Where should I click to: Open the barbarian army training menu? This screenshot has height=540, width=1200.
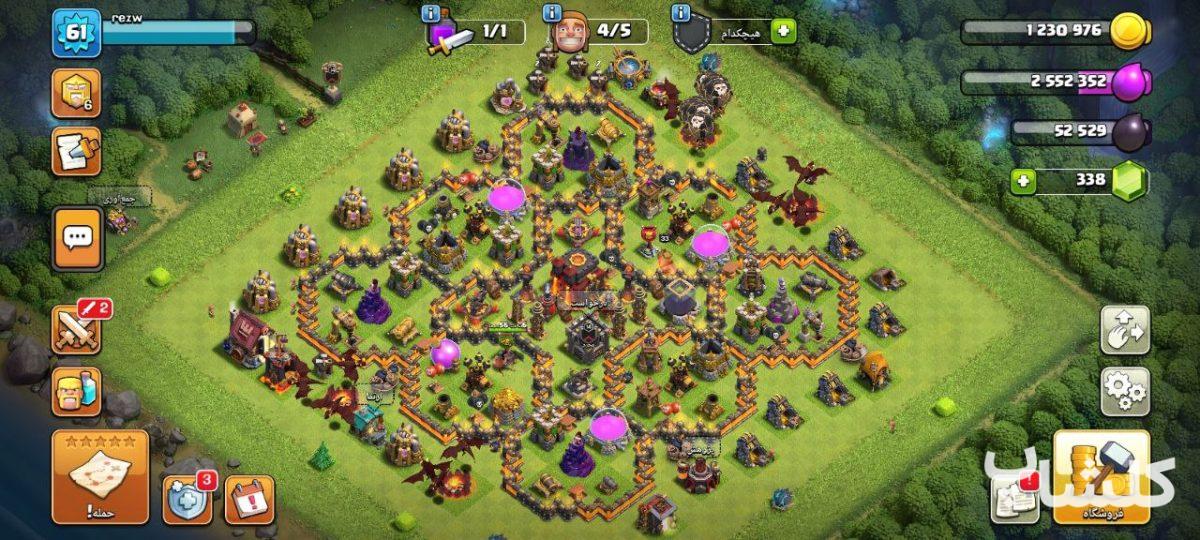point(77,391)
